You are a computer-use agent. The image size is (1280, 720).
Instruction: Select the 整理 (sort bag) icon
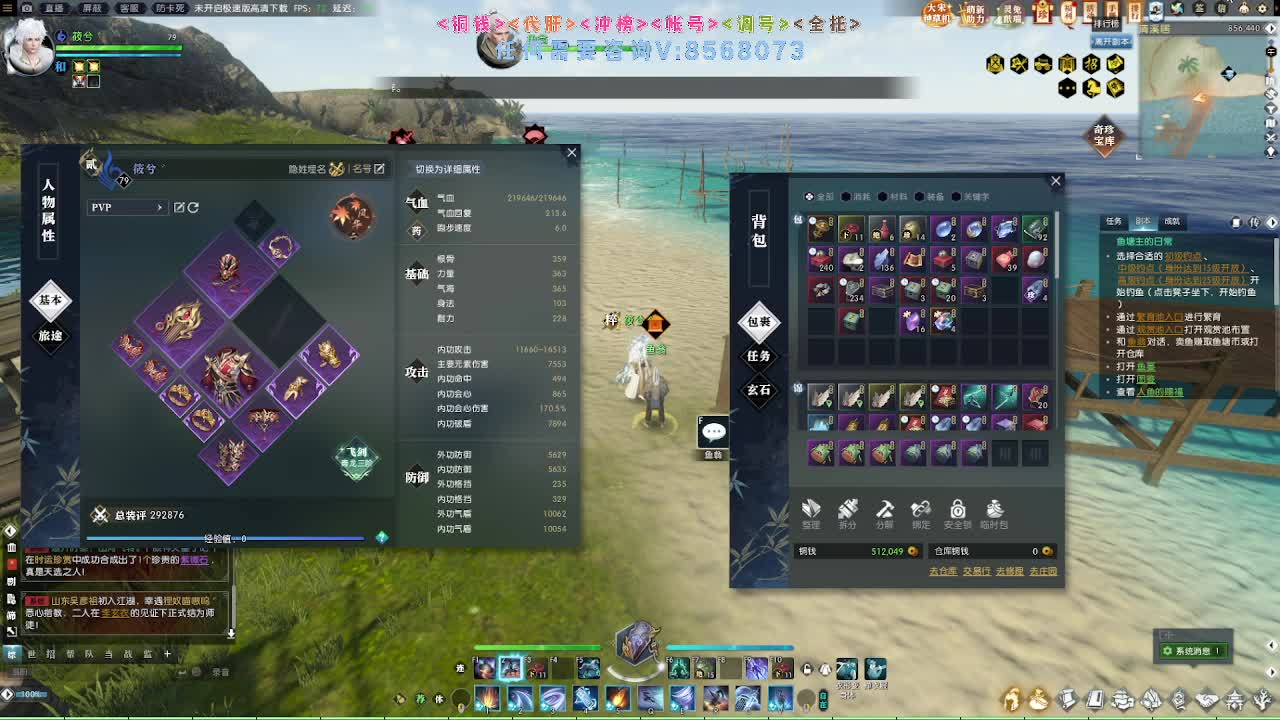[812, 512]
